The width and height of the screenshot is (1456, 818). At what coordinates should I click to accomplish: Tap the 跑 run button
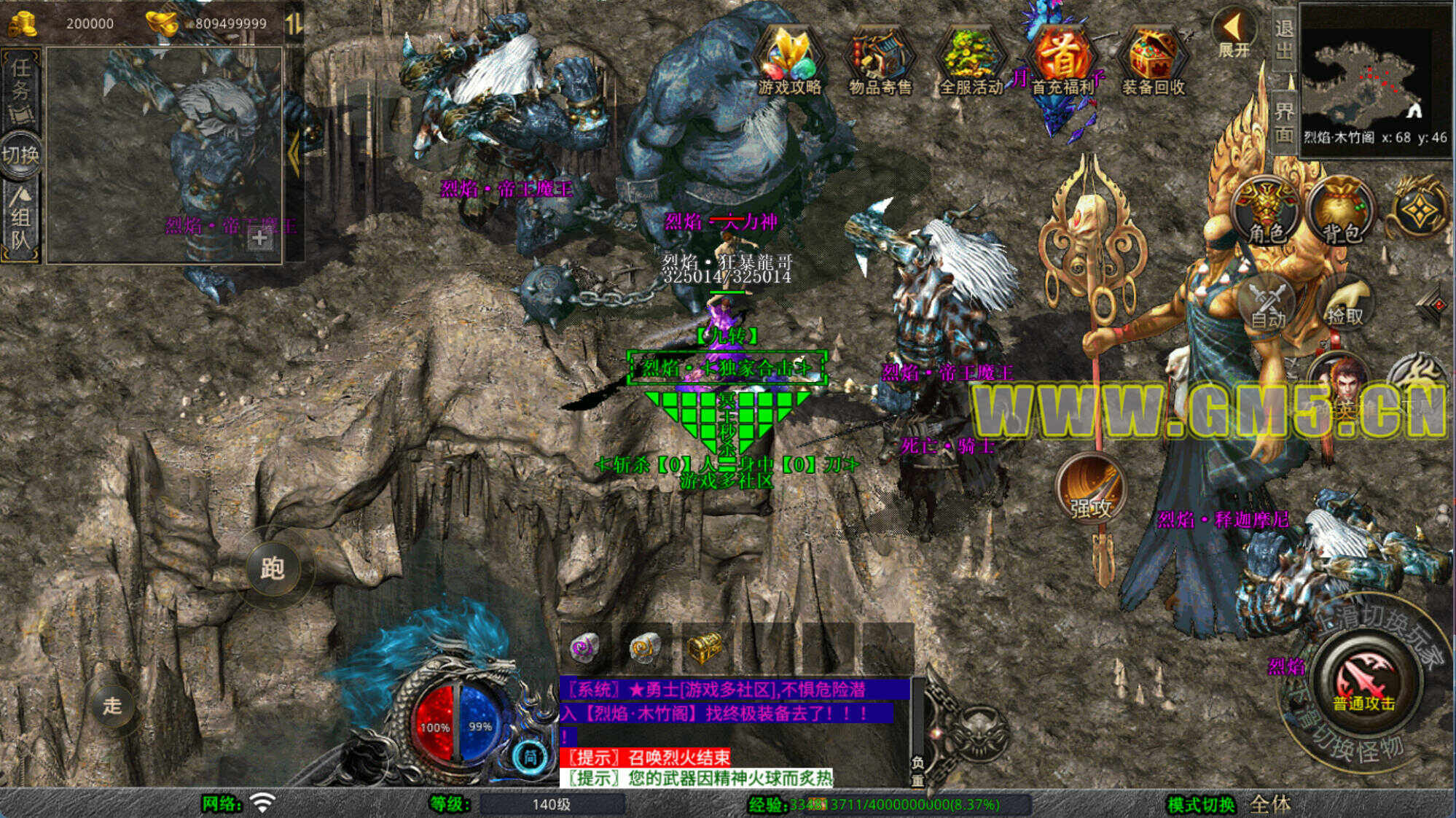coord(272,568)
